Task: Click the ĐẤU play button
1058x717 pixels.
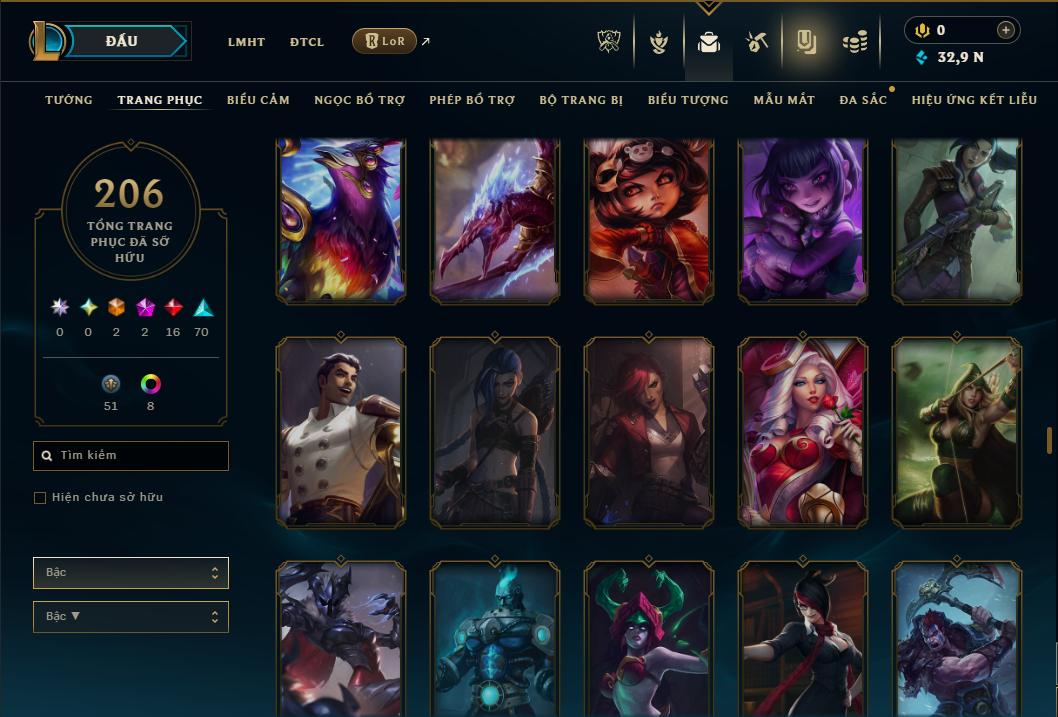Action: click(122, 41)
